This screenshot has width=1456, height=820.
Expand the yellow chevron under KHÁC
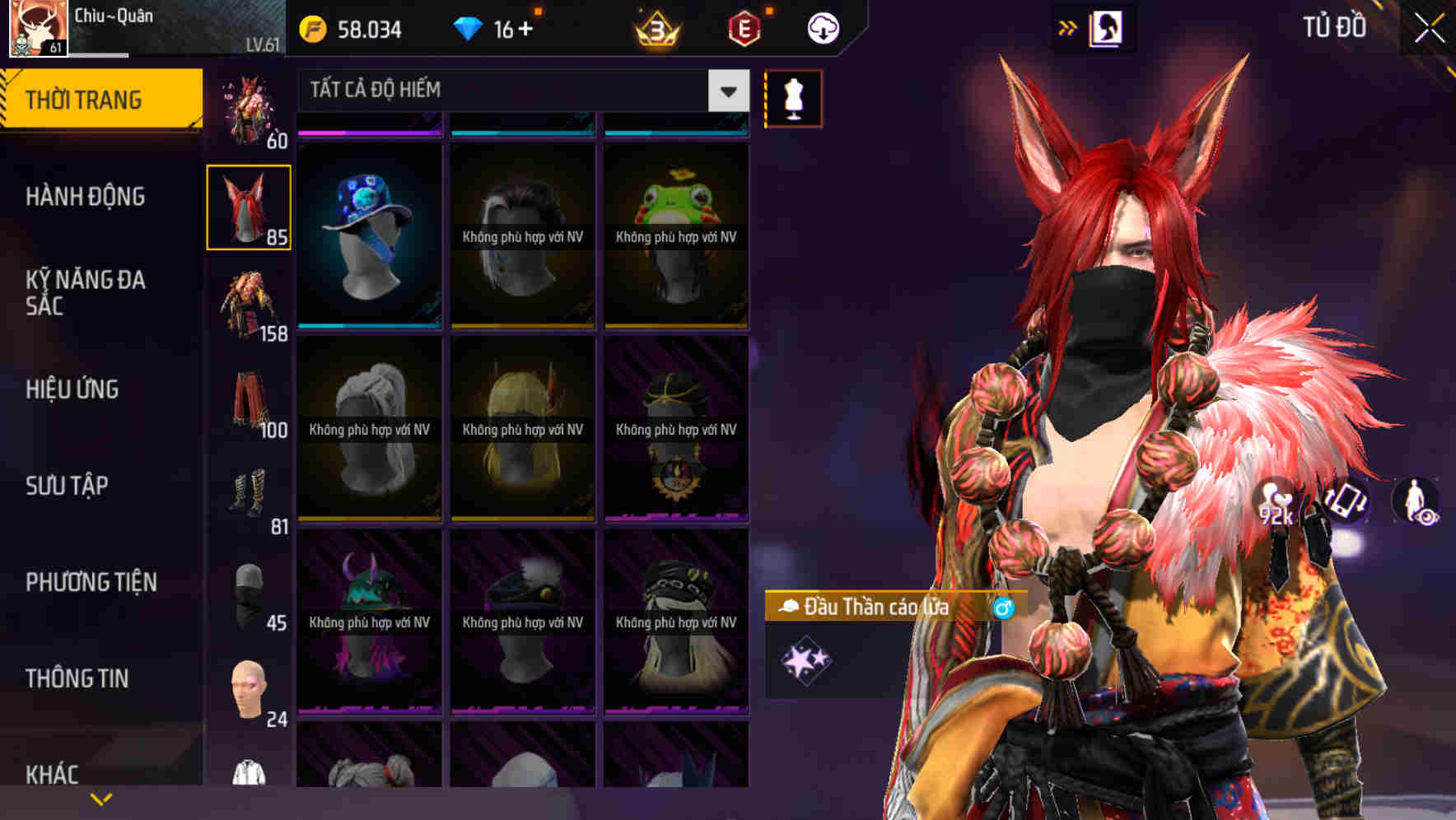[101, 797]
